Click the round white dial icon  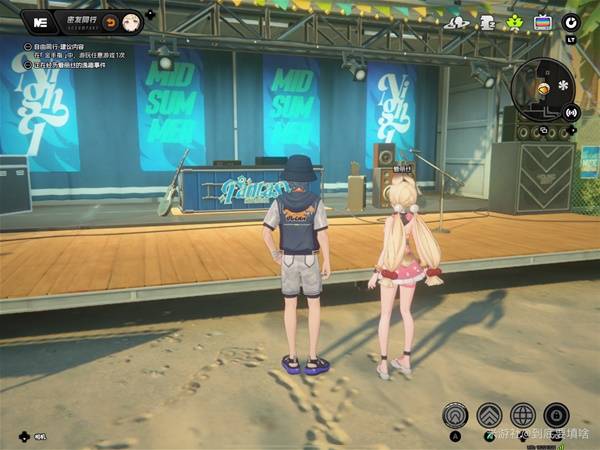pos(571,21)
